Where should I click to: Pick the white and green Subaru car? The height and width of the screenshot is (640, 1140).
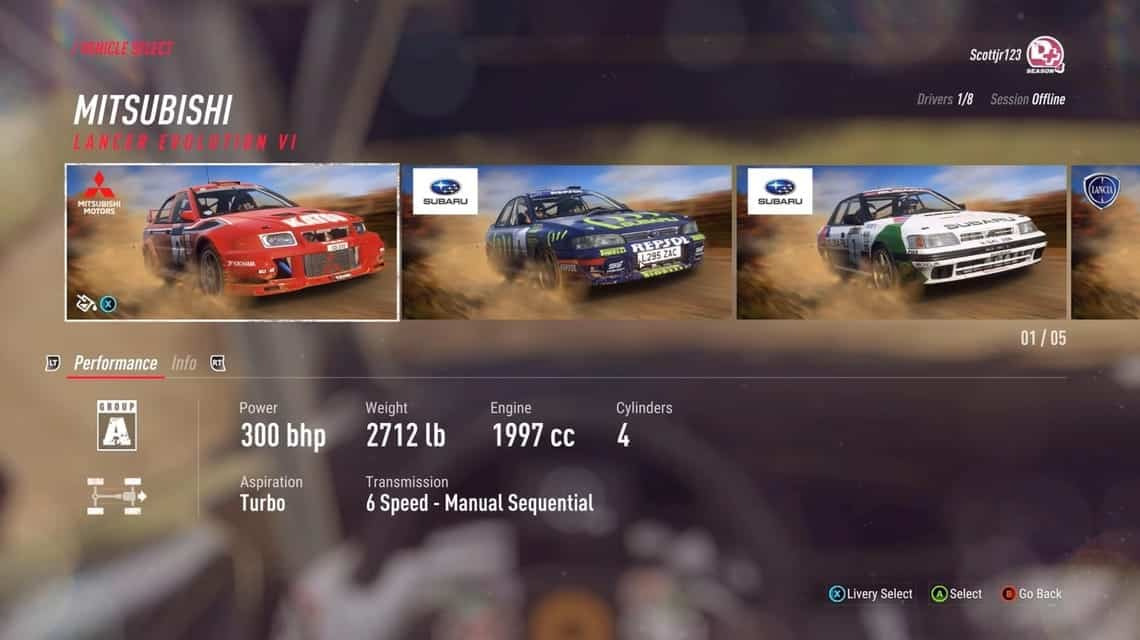pos(900,242)
